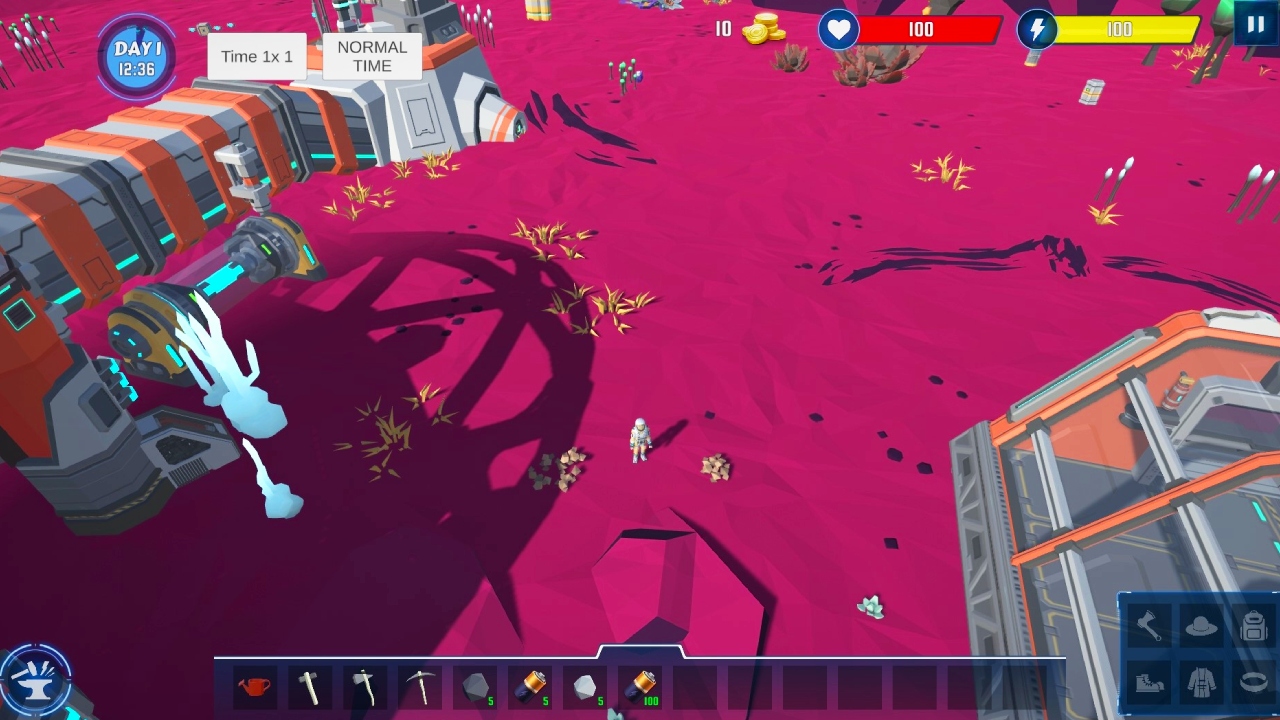Pause the game
This screenshot has width=1280, height=720.
click(x=1255, y=24)
